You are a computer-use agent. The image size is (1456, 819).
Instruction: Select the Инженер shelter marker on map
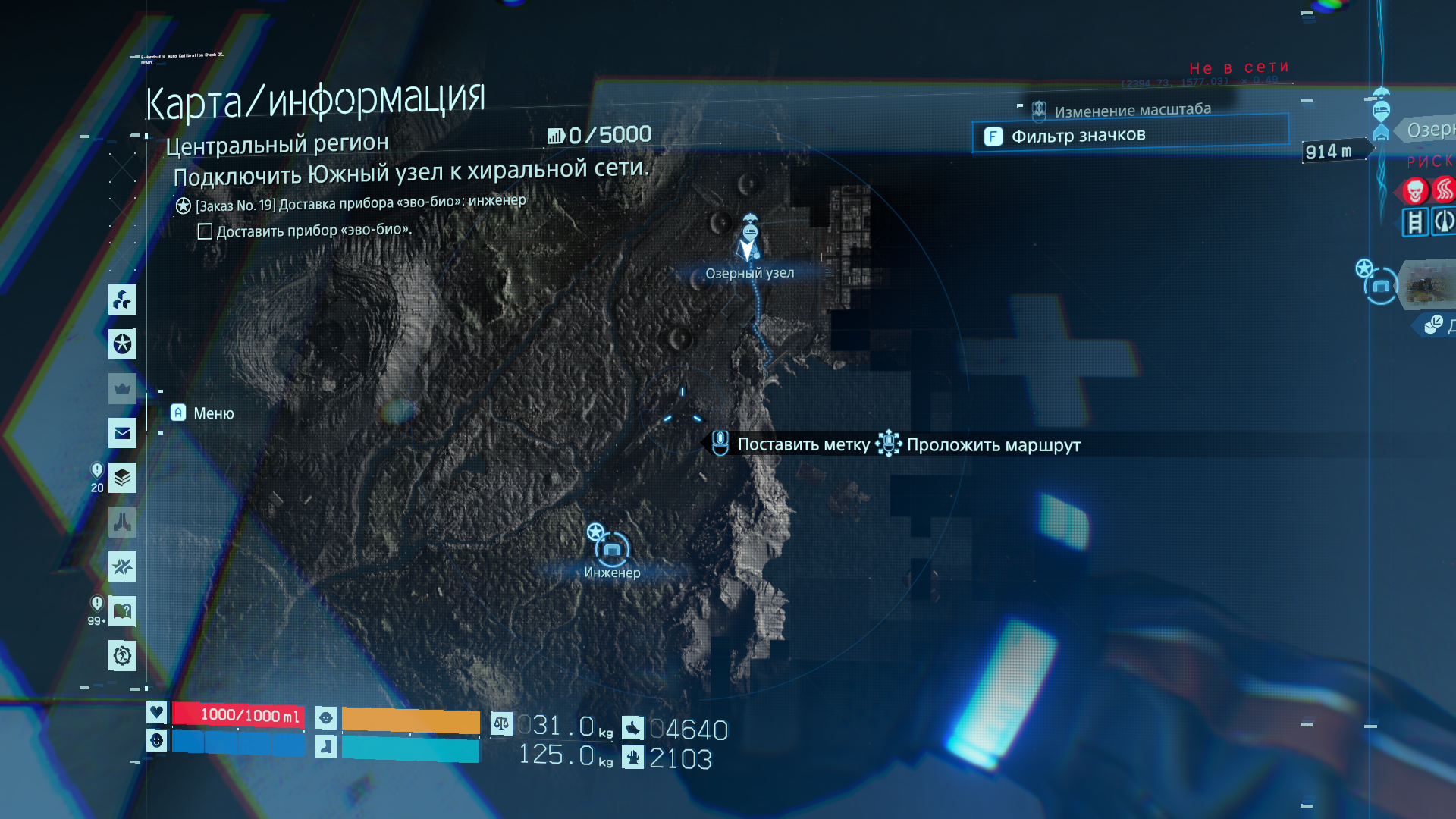point(612,549)
